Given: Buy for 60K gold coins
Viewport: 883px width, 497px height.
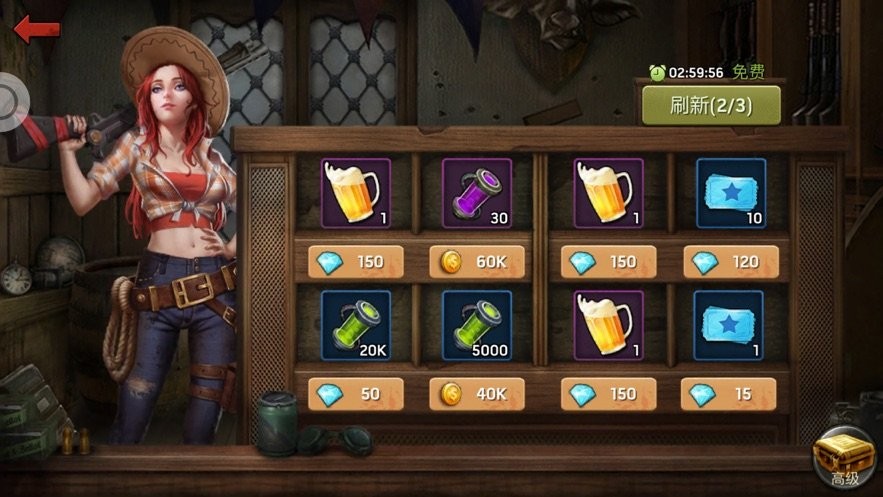Looking at the screenshot, I should [477, 262].
